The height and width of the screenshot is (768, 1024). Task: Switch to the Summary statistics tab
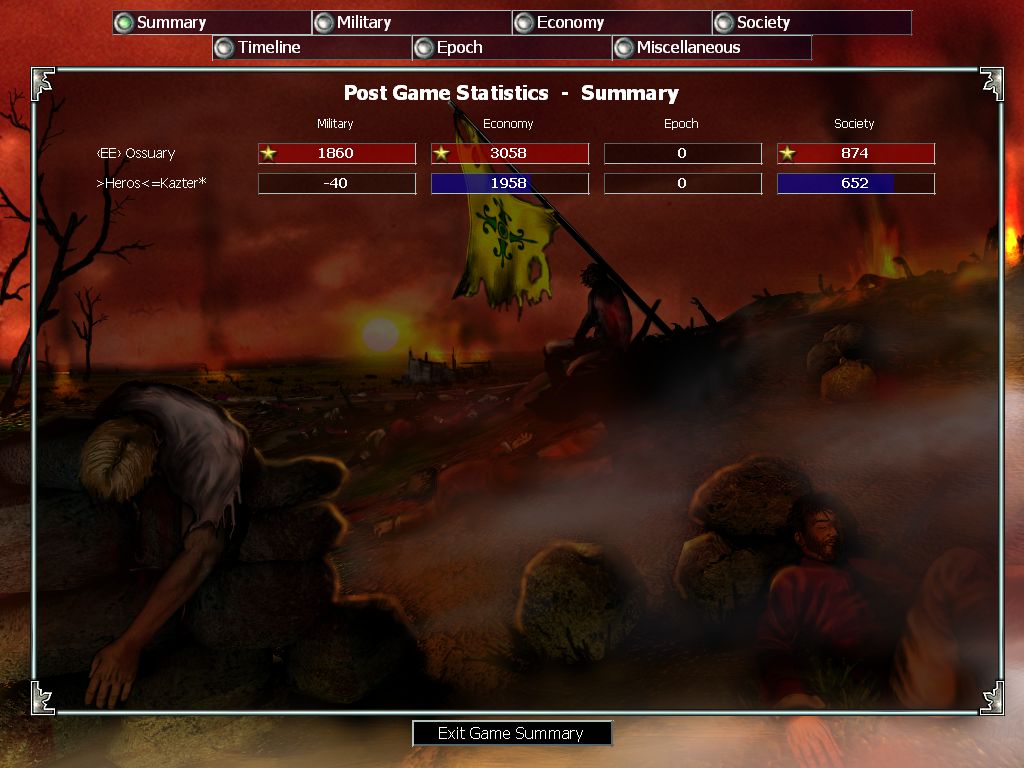point(211,23)
